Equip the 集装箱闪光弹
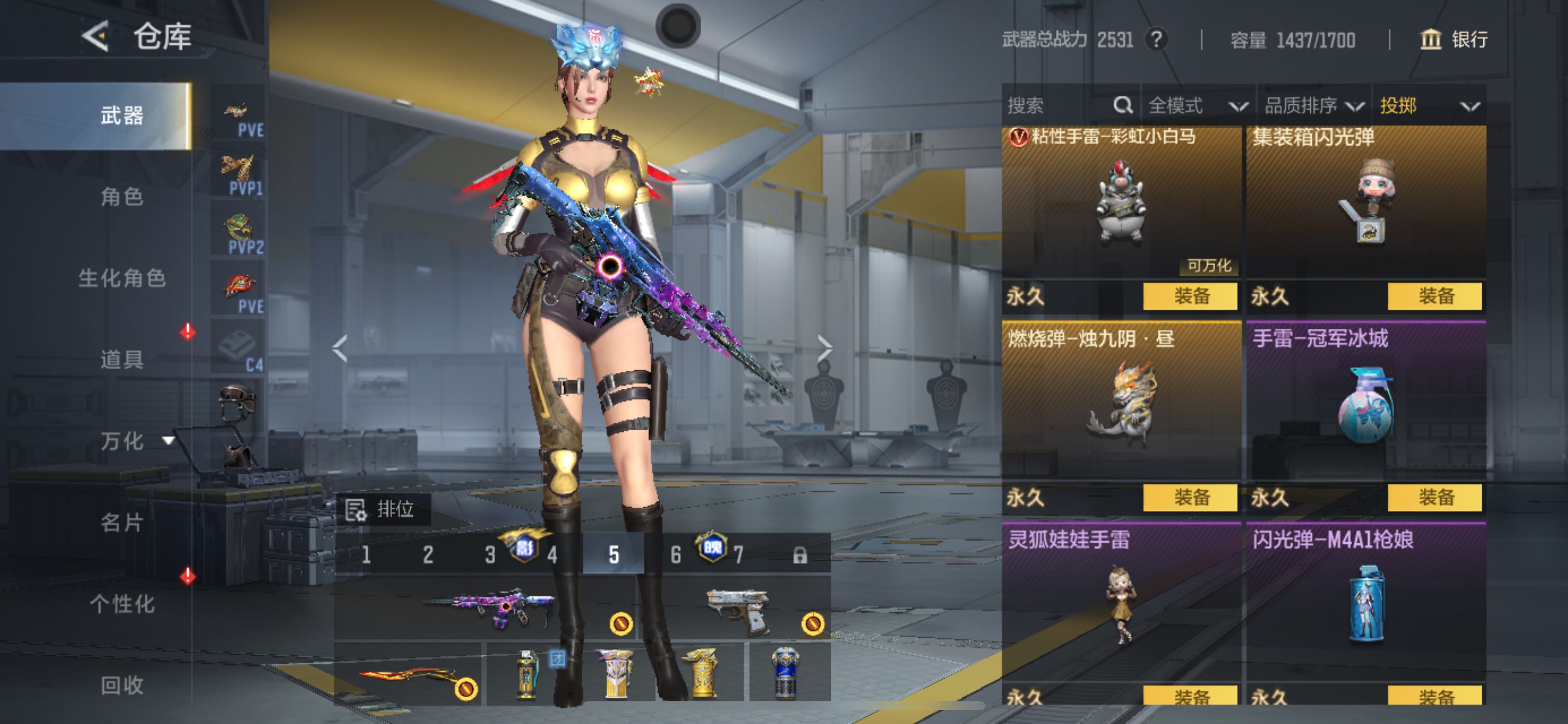1568x724 pixels. [1434, 296]
